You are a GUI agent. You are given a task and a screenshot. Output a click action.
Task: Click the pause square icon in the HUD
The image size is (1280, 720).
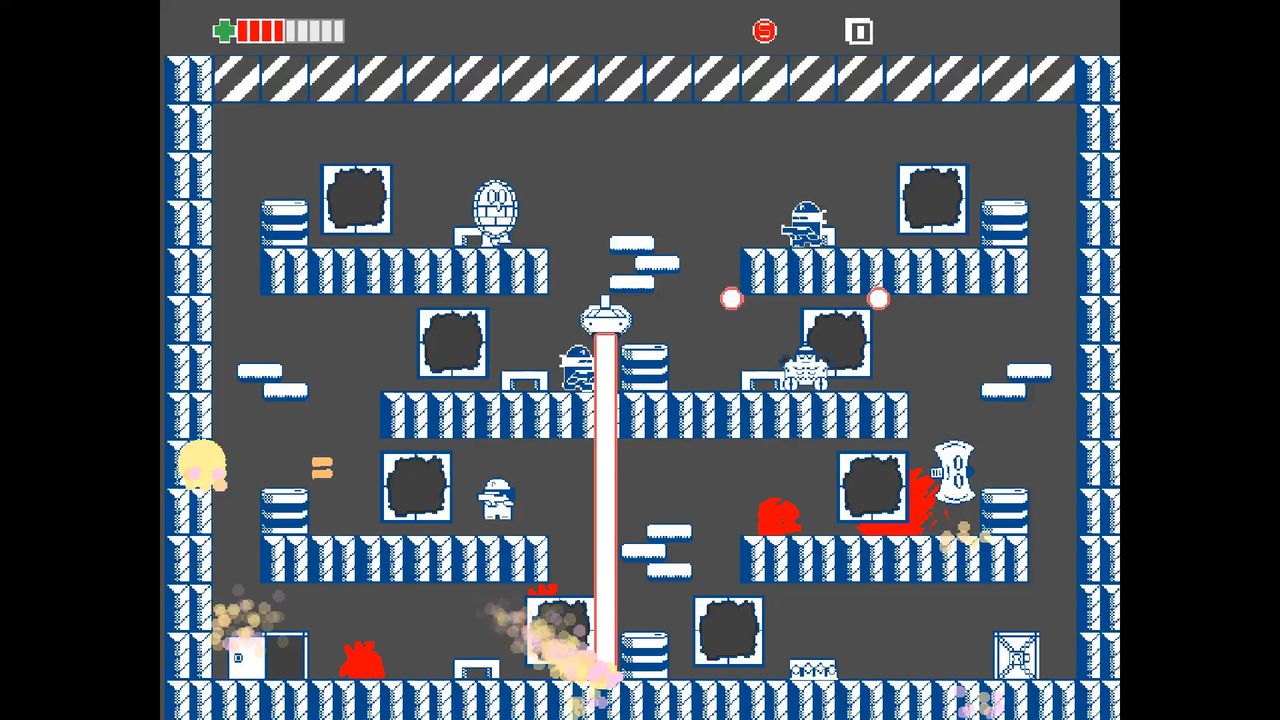[x=859, y=31]
